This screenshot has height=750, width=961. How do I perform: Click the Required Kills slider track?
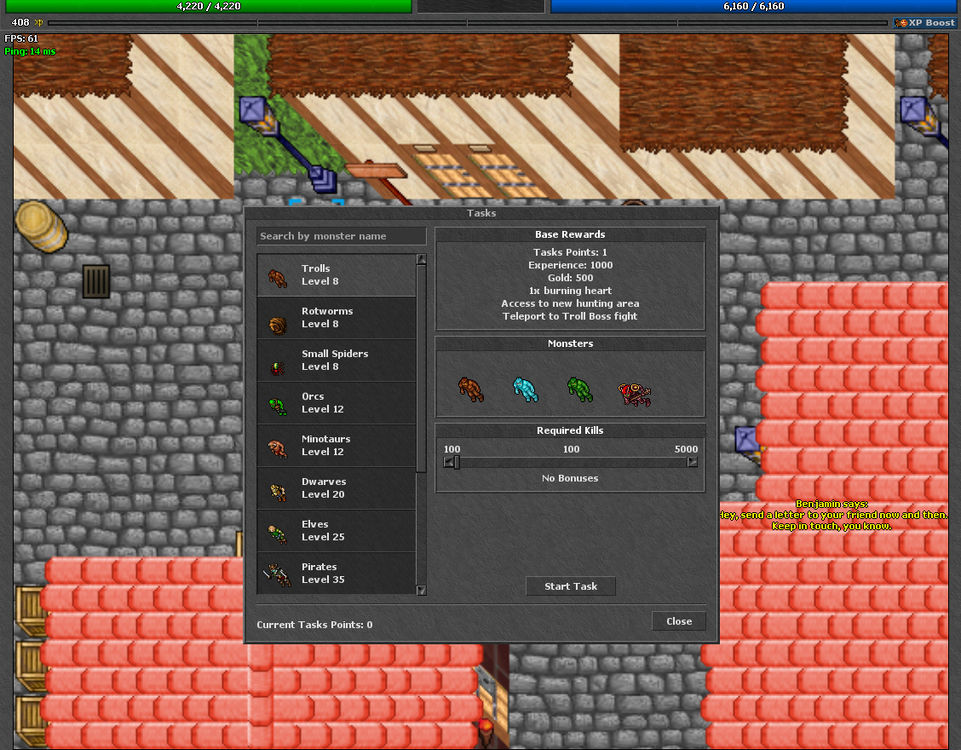571,462
